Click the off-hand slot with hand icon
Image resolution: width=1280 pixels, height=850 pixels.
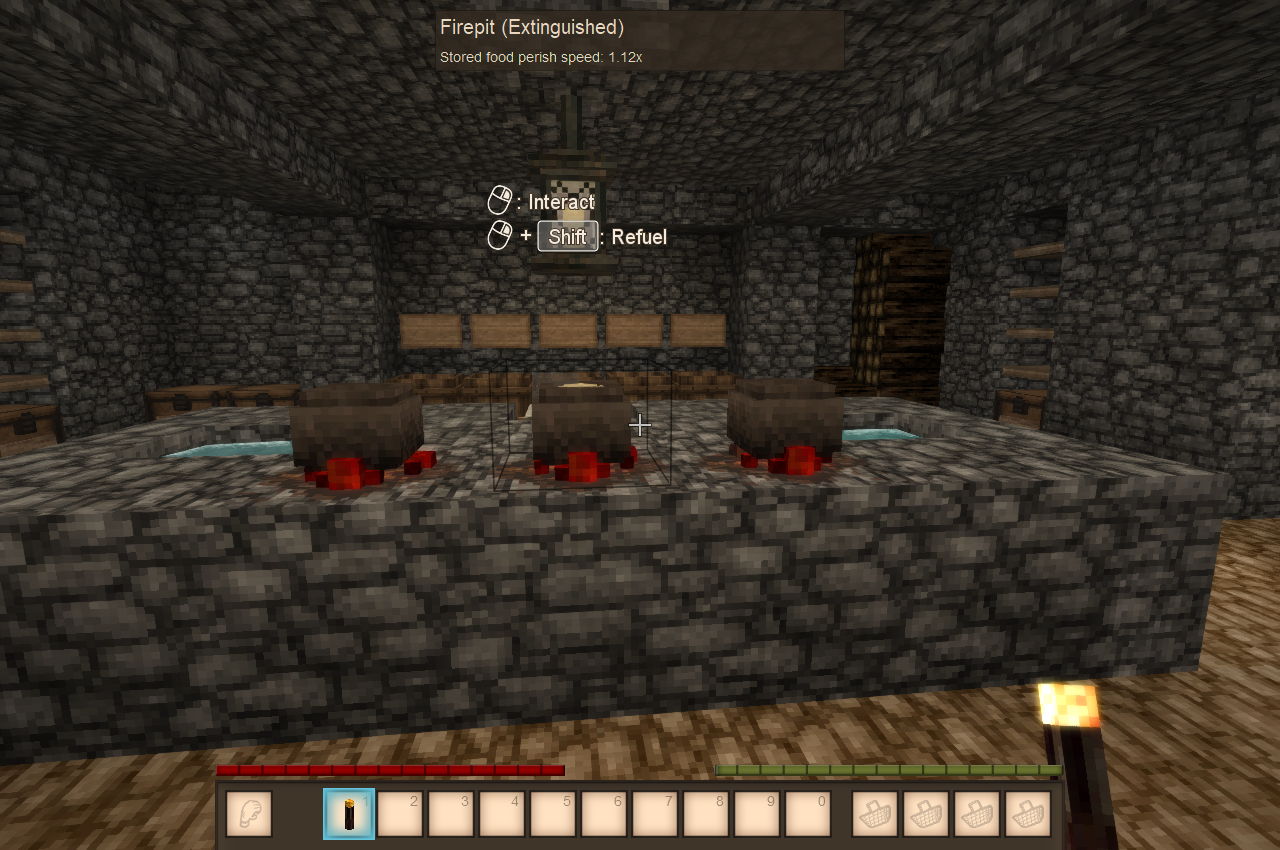pyautogui.click(x=249, y=814)
